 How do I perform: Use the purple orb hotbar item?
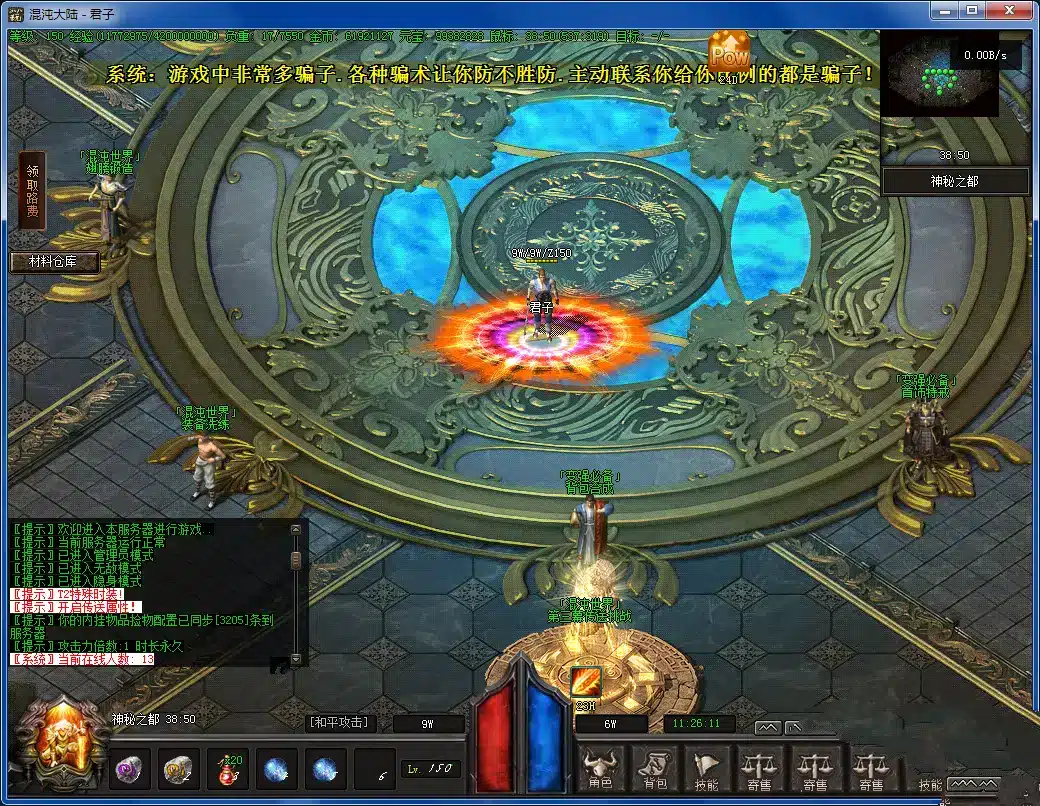[x=128, y=769]
